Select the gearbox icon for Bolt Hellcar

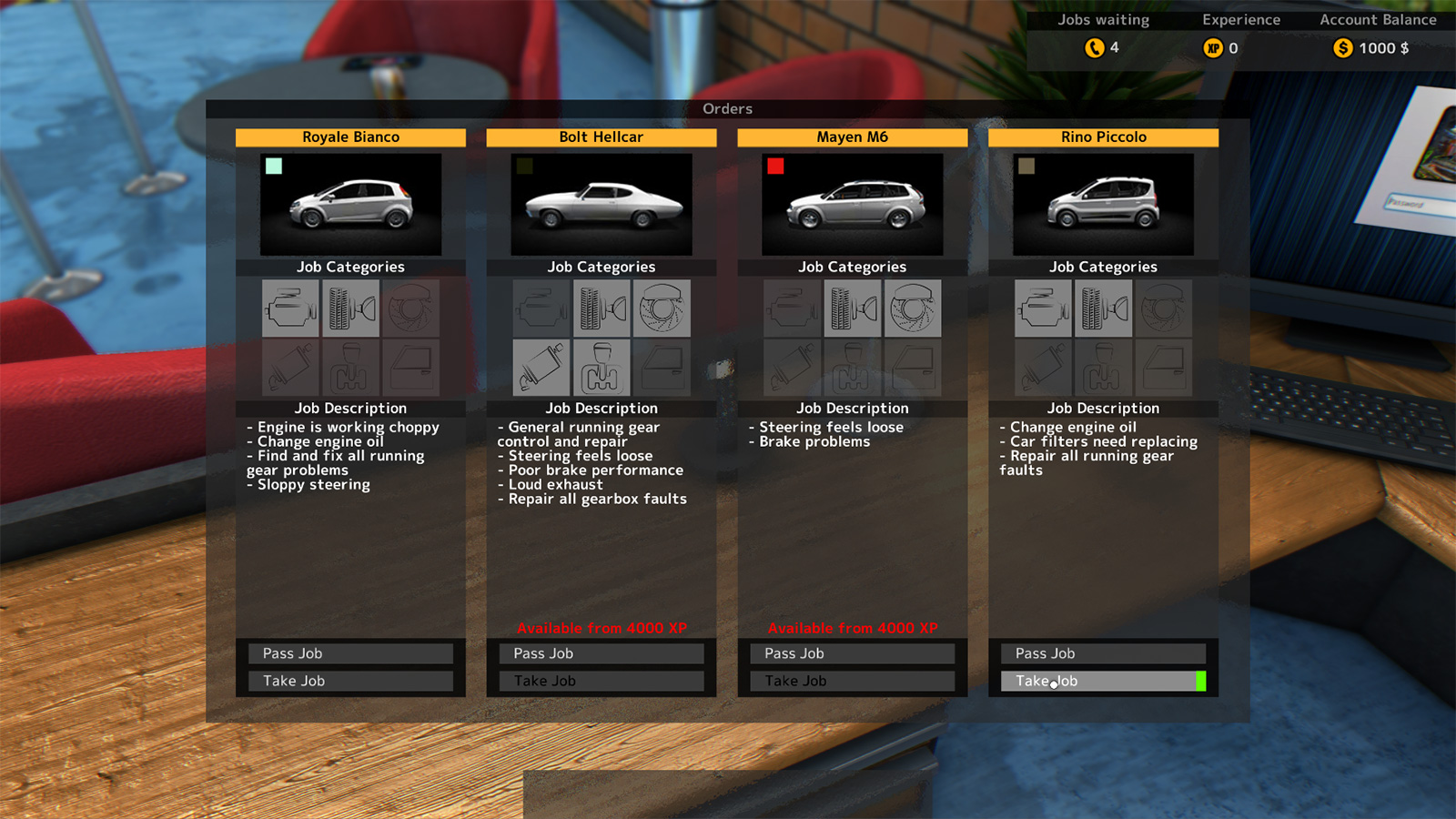(602, 368)
